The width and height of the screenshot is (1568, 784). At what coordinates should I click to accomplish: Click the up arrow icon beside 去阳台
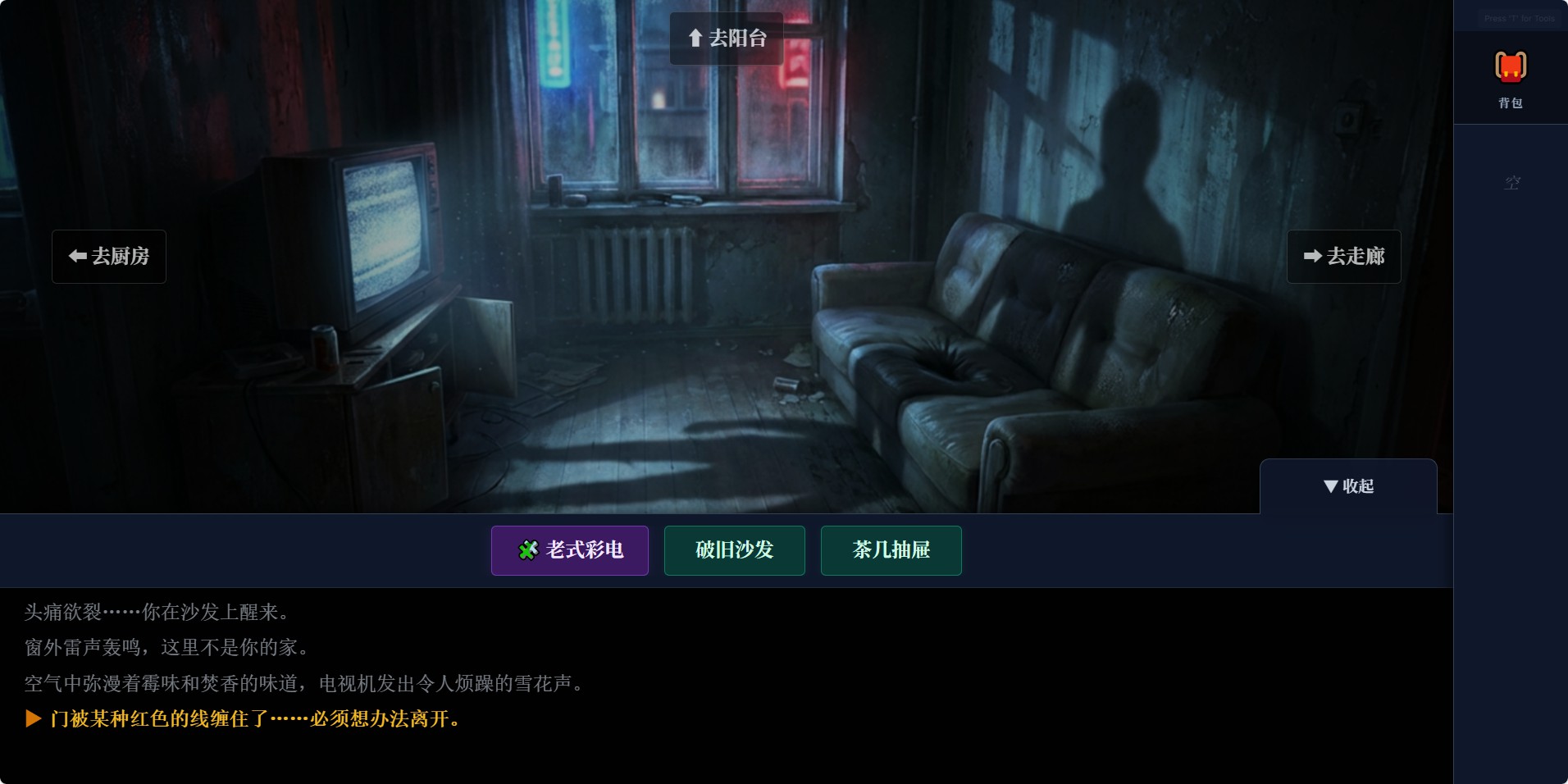[694, 38]
